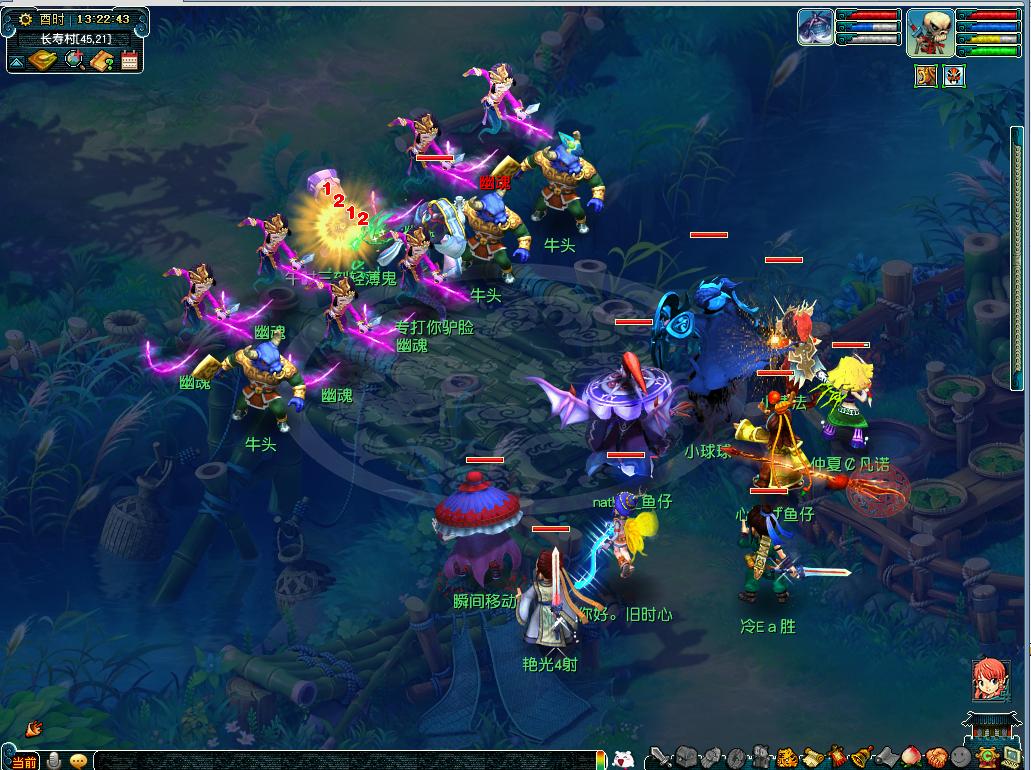This screenshot has width=1031, height=770.
Task: Click the red opera mask buff icon
Action: point(954,76)
